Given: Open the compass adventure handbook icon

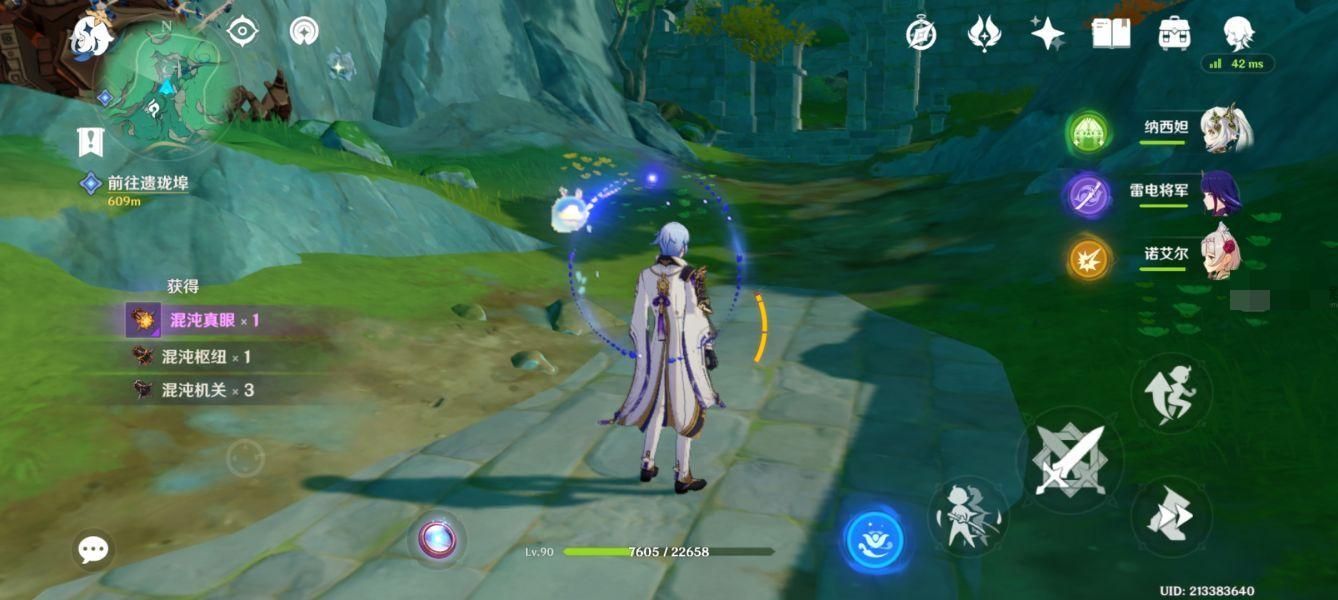Looking at the screenshot, I should (x=921, y=34).
